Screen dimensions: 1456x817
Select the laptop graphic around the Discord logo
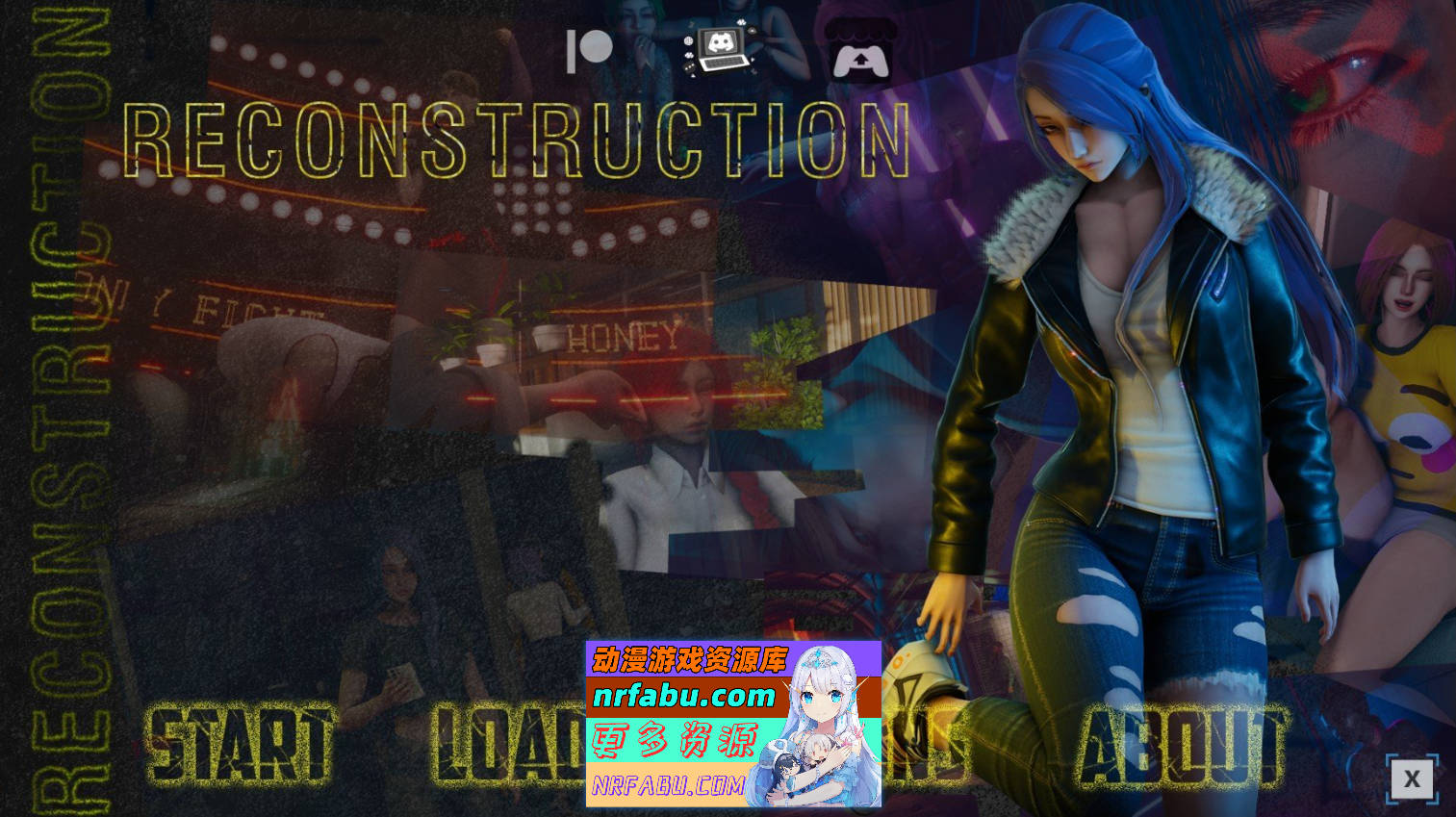pyautogui.click(x=722, y=60)
